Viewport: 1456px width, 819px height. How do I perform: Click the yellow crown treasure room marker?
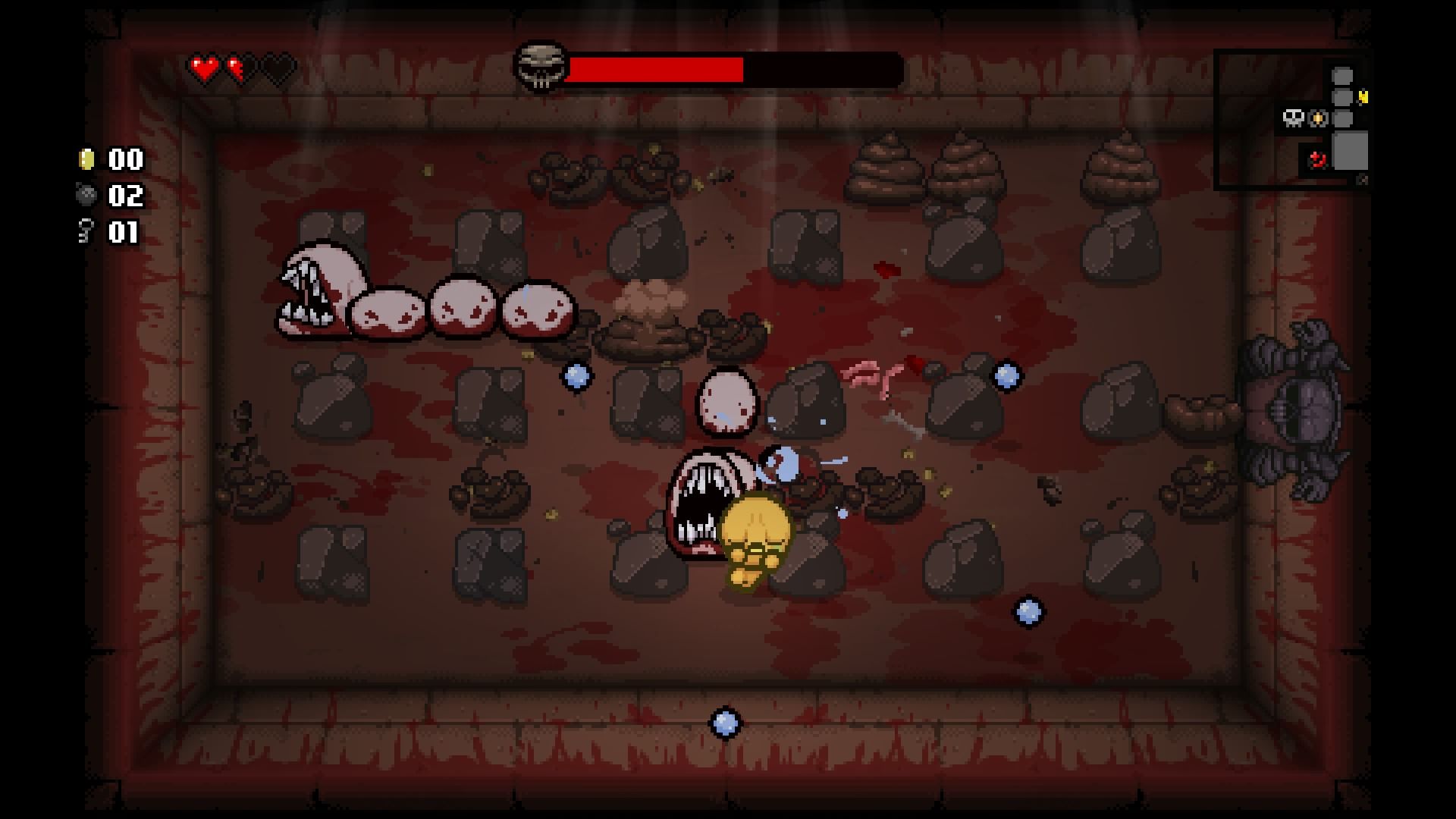[1364, 97]
